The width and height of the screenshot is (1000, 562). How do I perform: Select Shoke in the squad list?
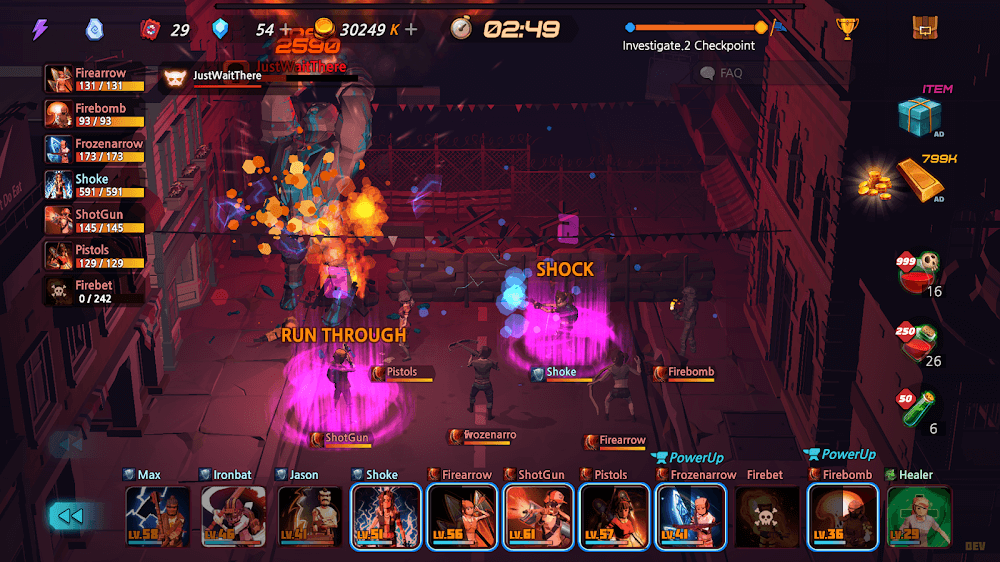pos(95,185)
